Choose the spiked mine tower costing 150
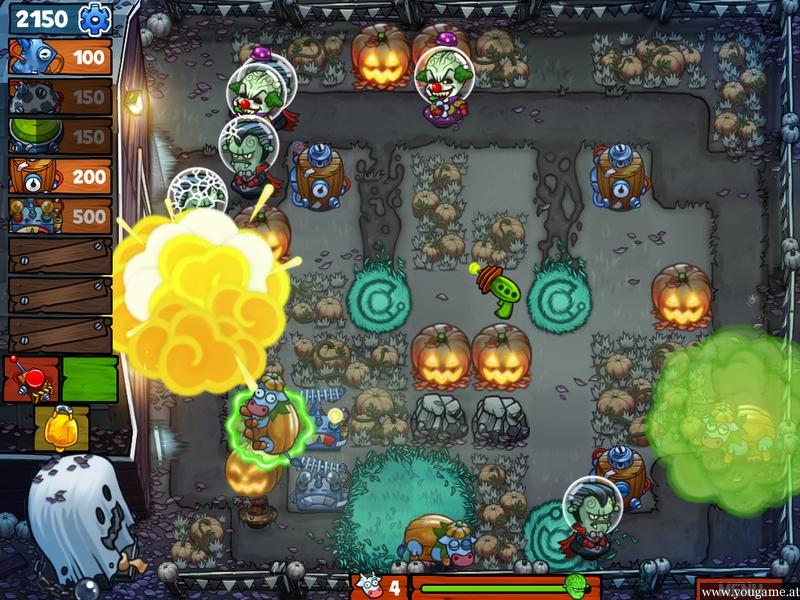Viewport: 800px width, 600px height. (x=60, y=97)
